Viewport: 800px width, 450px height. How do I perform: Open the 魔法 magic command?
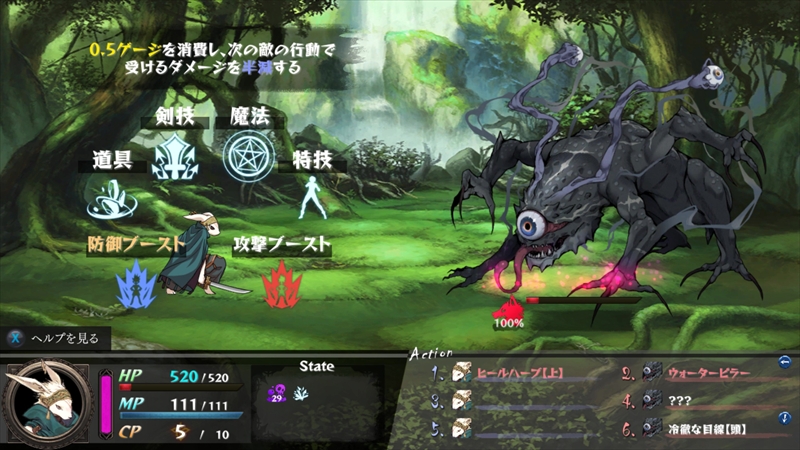tap(243, 153)
